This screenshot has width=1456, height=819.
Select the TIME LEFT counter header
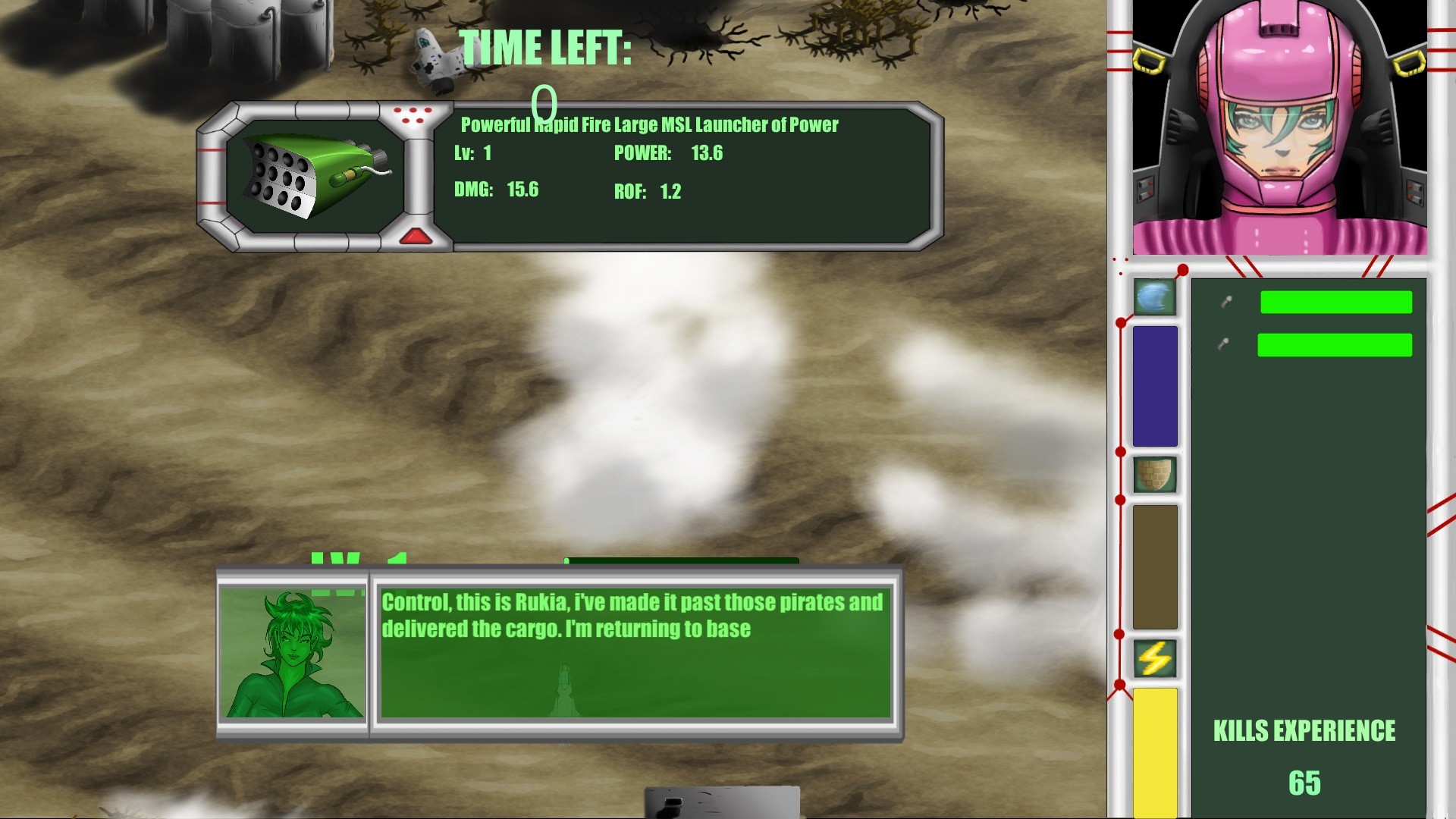[546, 47]
